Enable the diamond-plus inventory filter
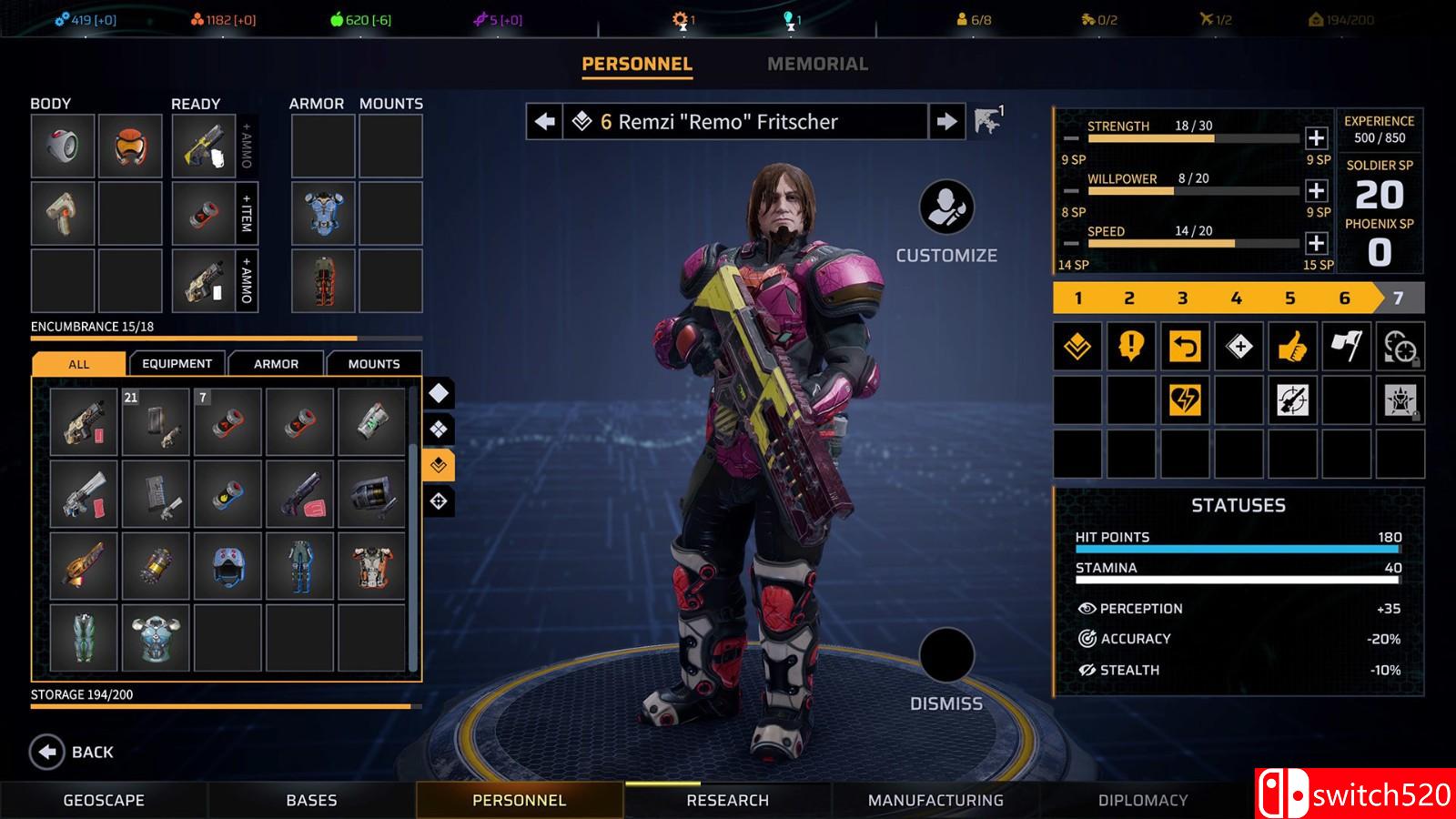 438,428
